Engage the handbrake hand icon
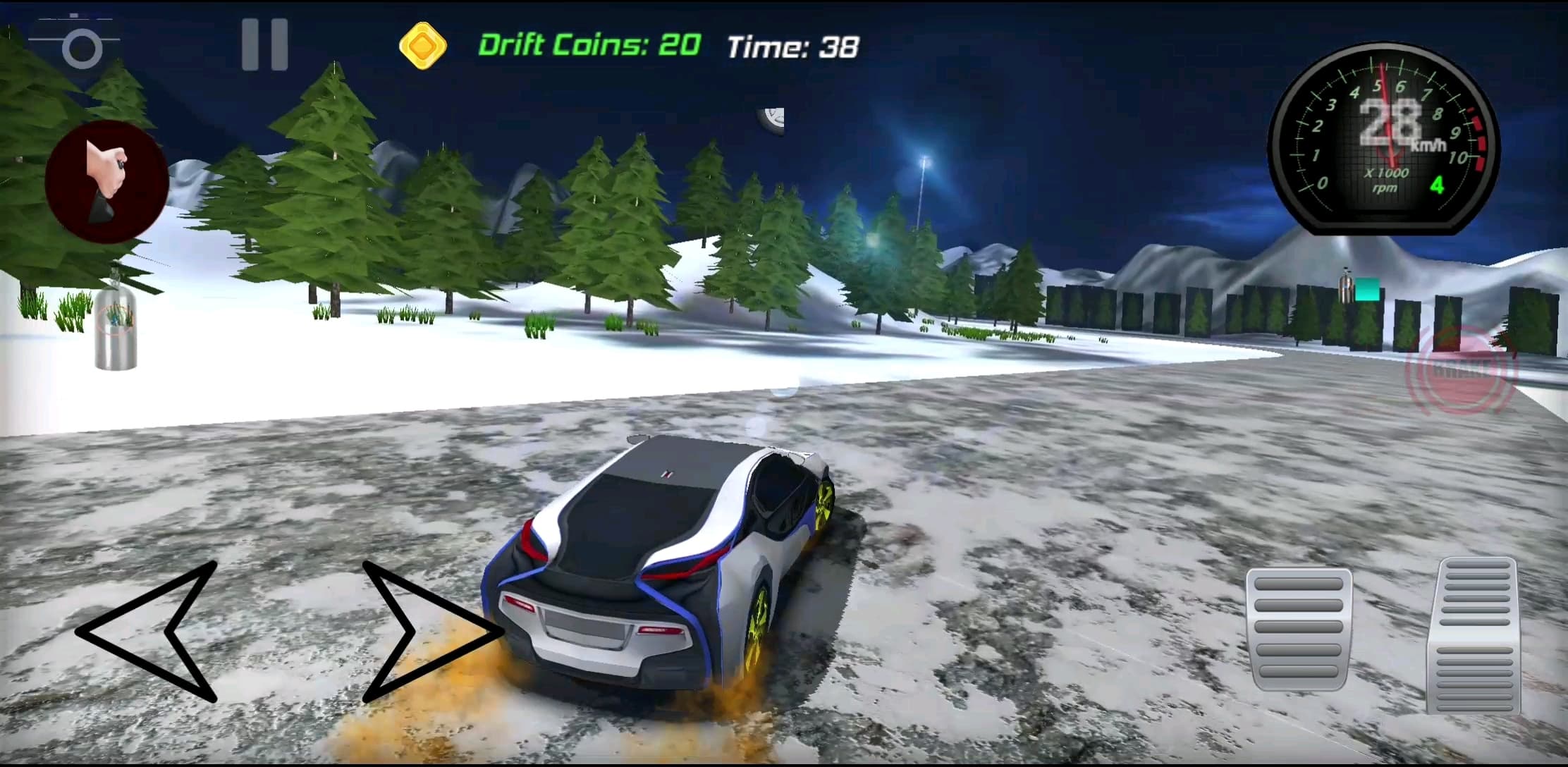Screen dimensions: 1568x767 106,180
